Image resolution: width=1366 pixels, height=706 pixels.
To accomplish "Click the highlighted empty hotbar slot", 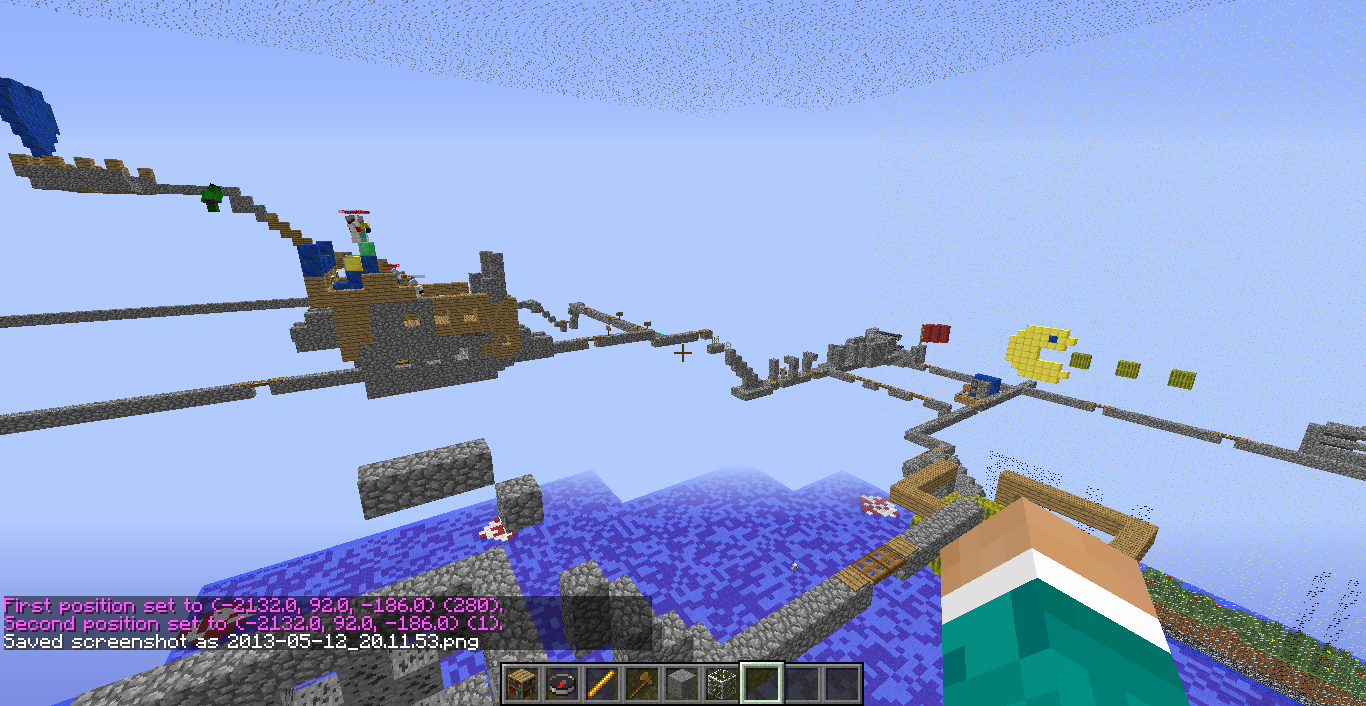I will [761, 684].
